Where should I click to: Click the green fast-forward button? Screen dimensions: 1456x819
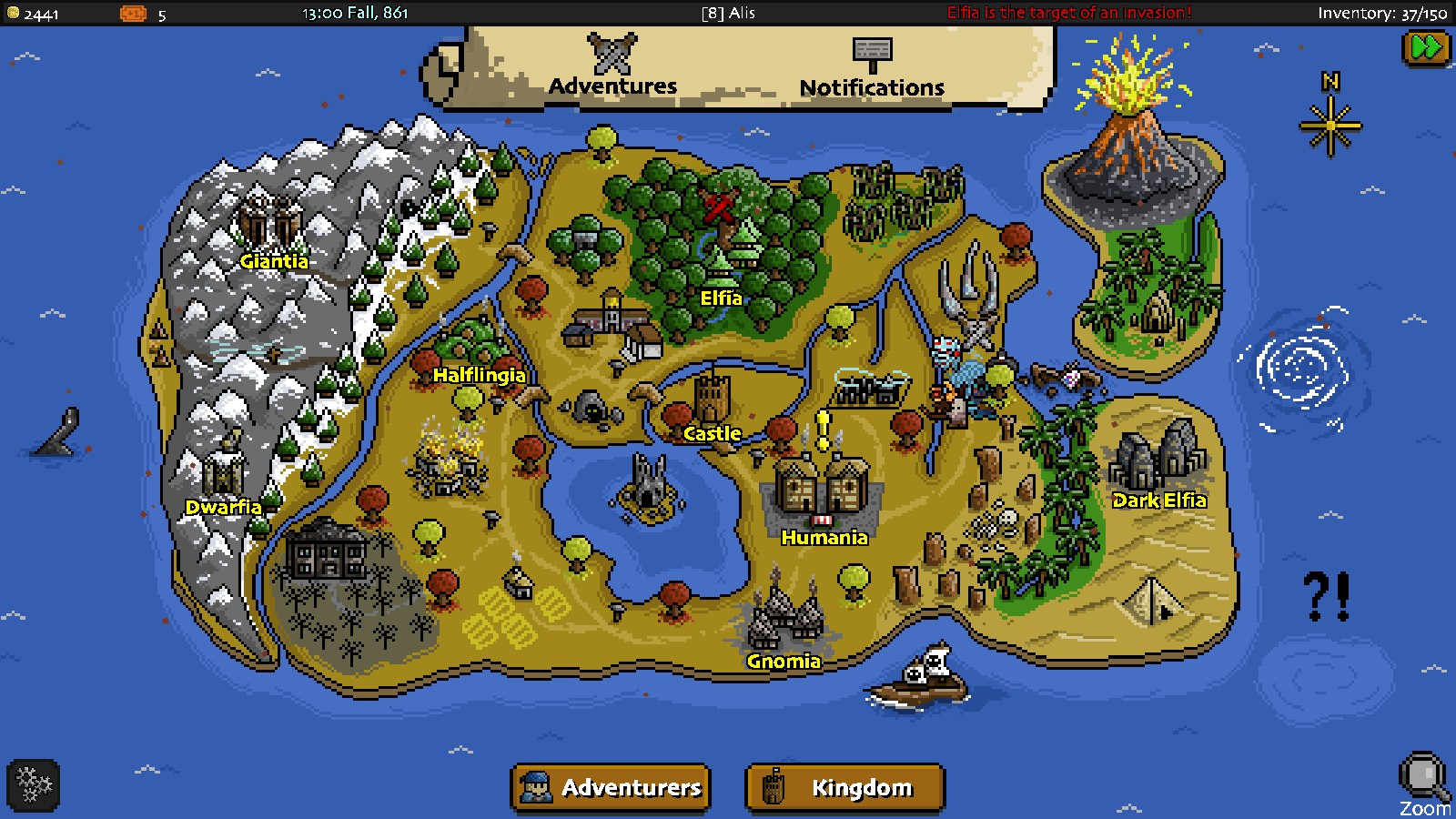(x=1426, y=47)
